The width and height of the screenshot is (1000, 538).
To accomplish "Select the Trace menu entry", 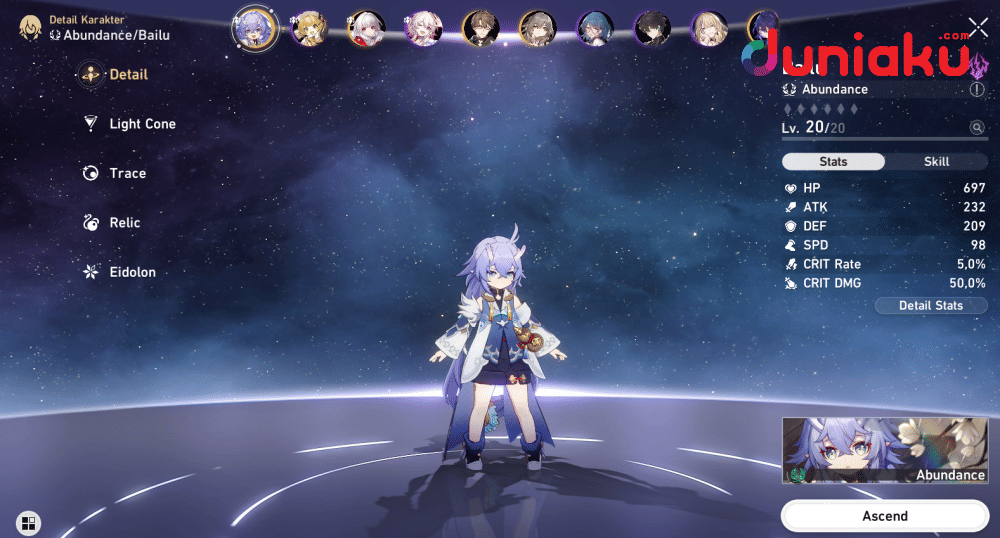I will 127,173.
